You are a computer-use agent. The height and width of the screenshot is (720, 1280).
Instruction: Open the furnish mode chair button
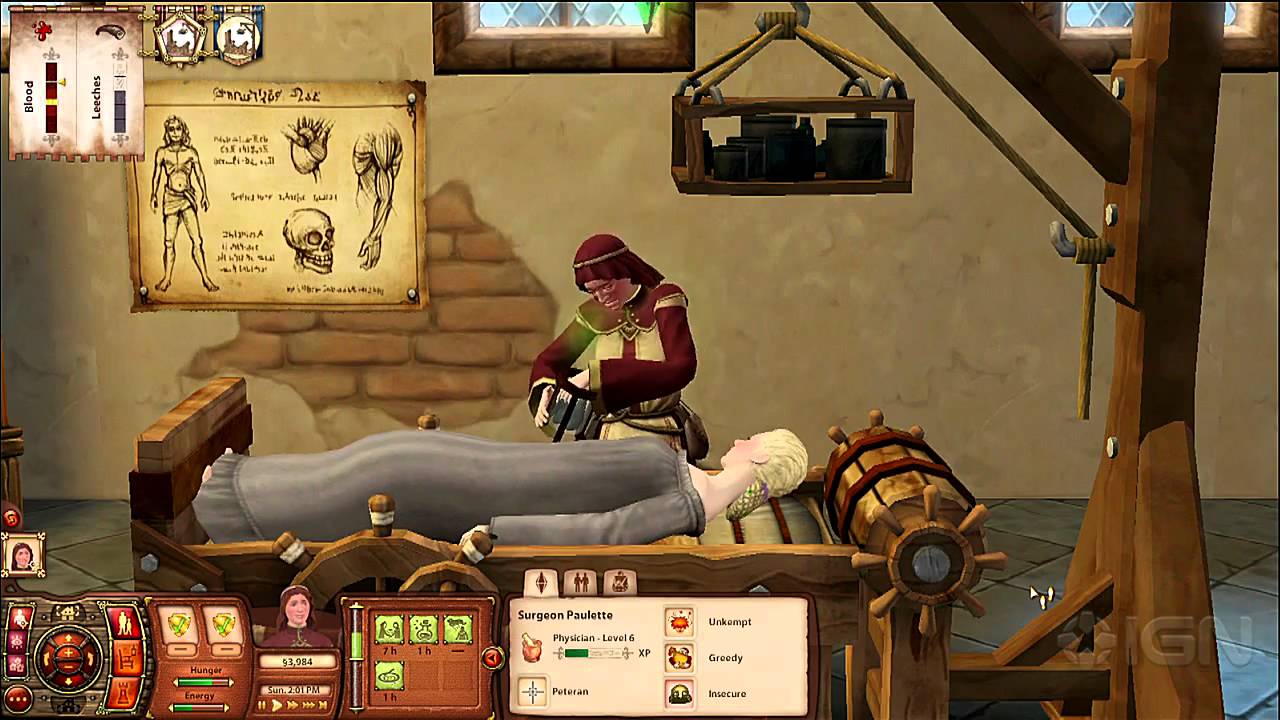124,658
